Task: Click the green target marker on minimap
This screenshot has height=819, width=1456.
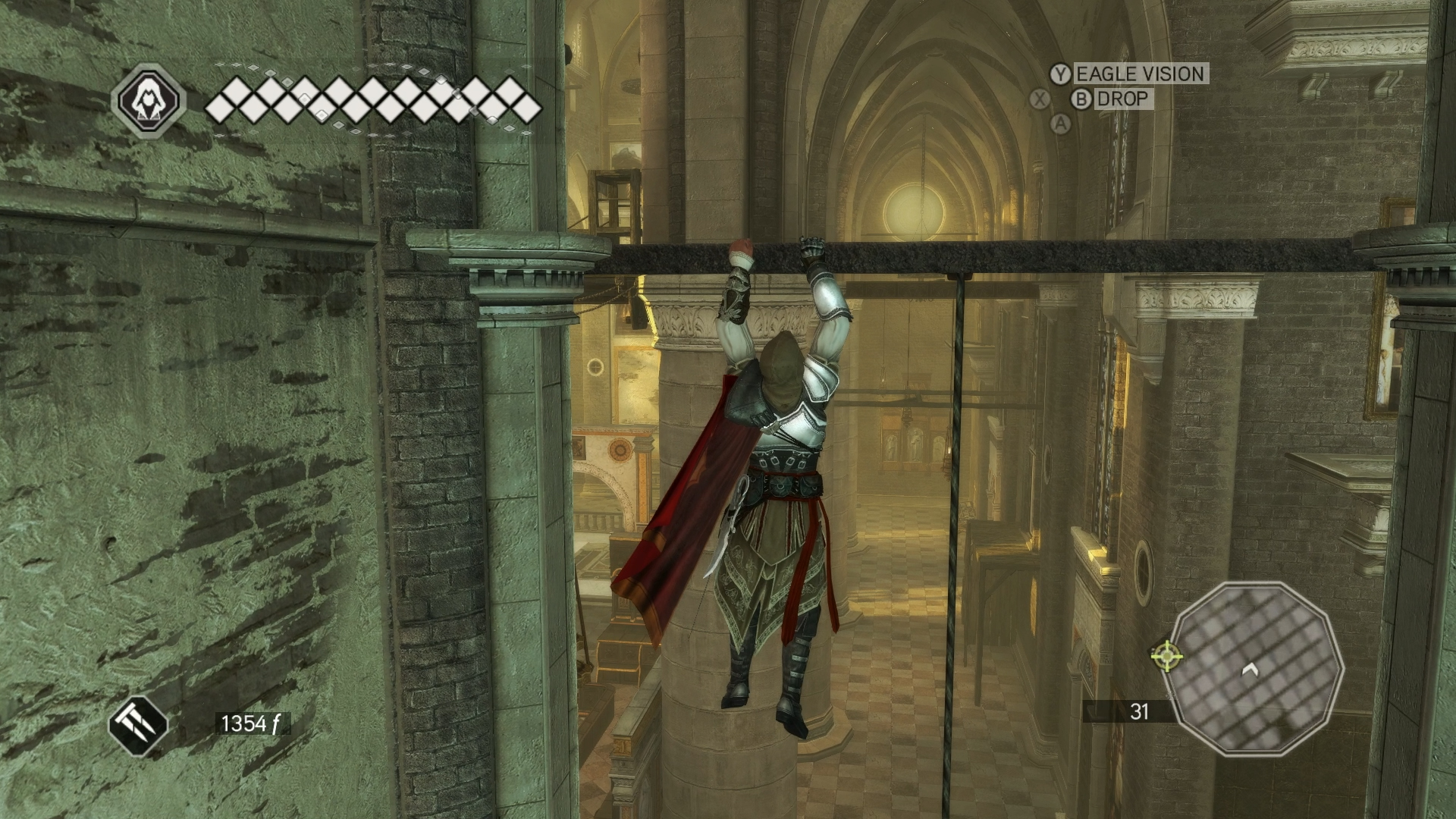Action: [1166, 654]
